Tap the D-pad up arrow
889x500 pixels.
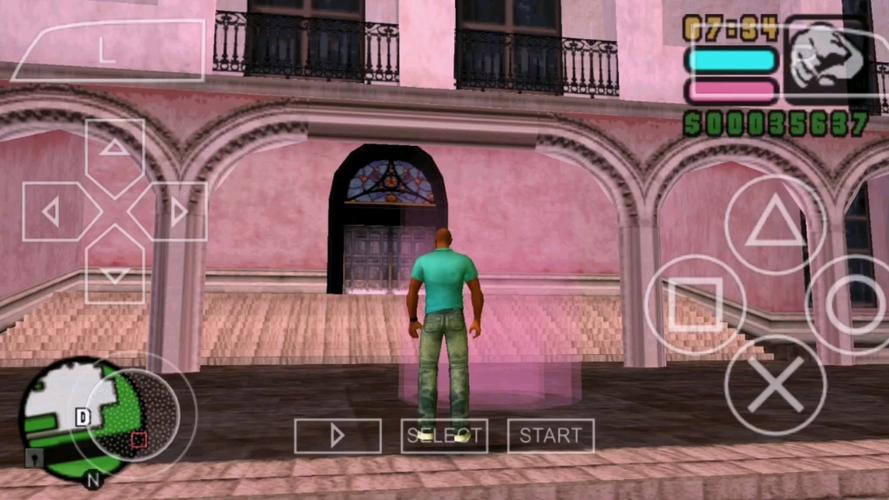tap(115, 151)
